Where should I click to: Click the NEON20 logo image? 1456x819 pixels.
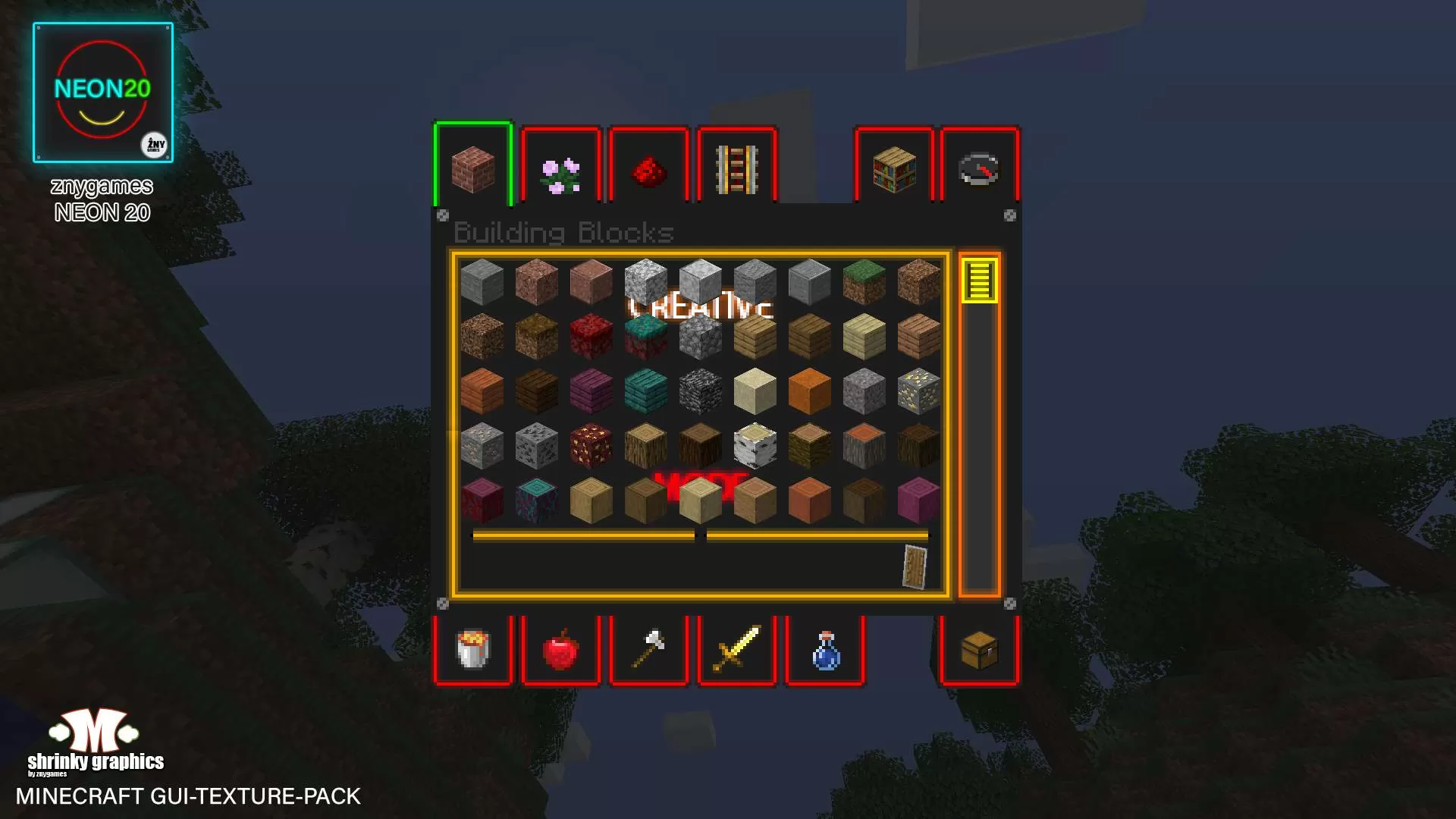pos(103,91)
